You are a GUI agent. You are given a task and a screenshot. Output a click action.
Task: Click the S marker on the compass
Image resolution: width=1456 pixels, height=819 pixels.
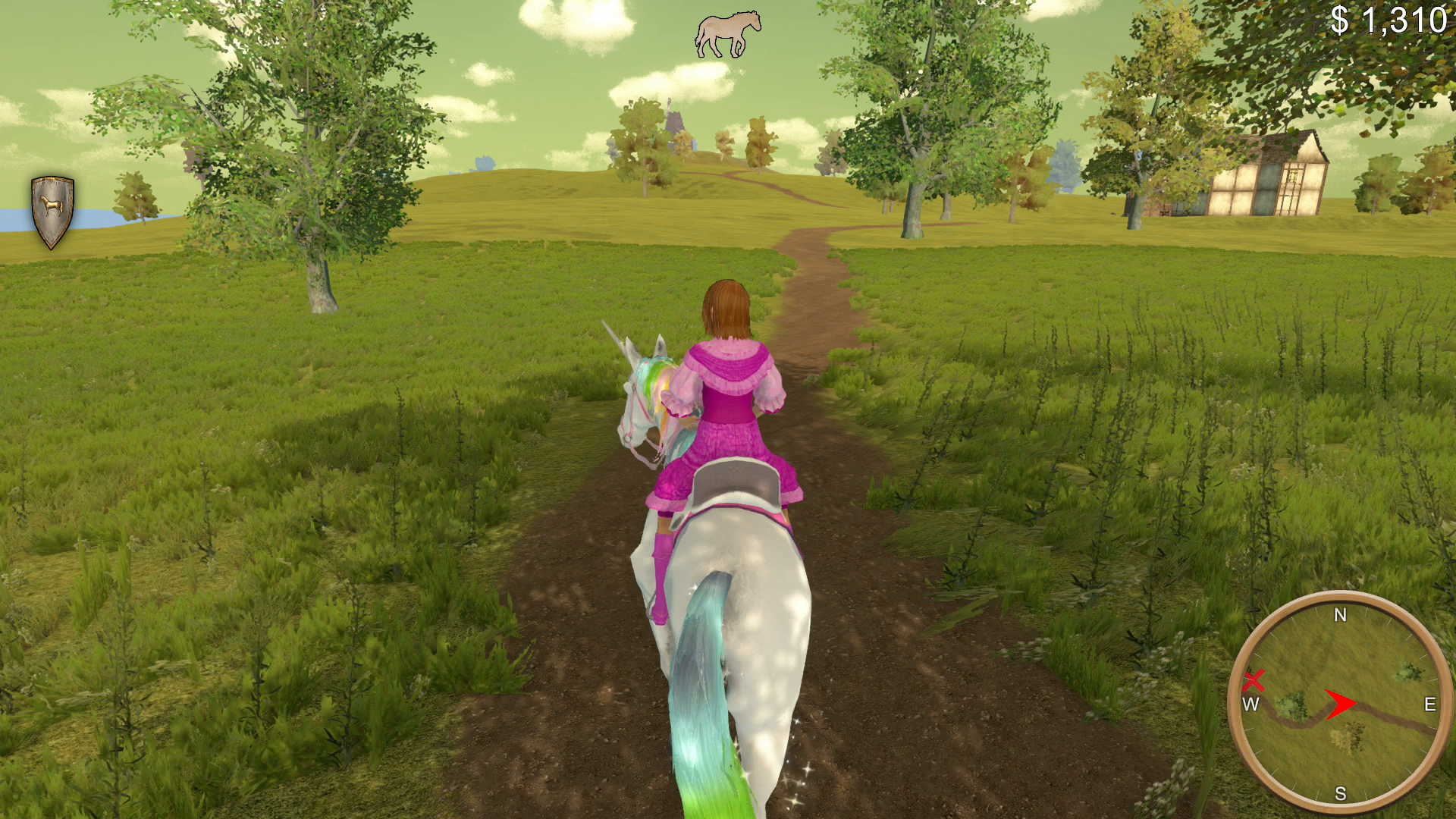coord(1341,794)
